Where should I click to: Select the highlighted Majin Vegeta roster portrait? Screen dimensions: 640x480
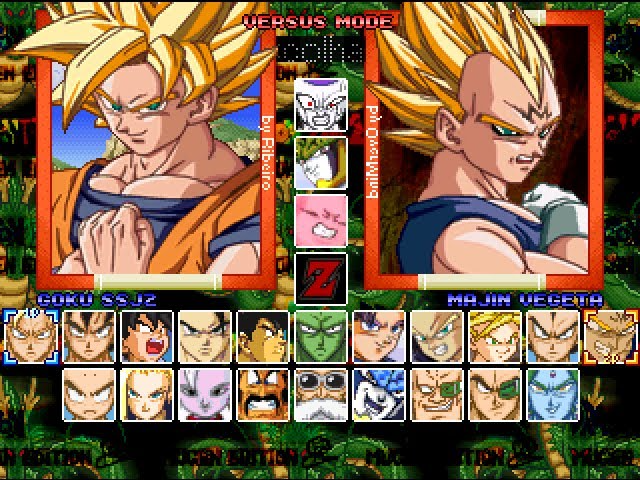coord(610,335)
